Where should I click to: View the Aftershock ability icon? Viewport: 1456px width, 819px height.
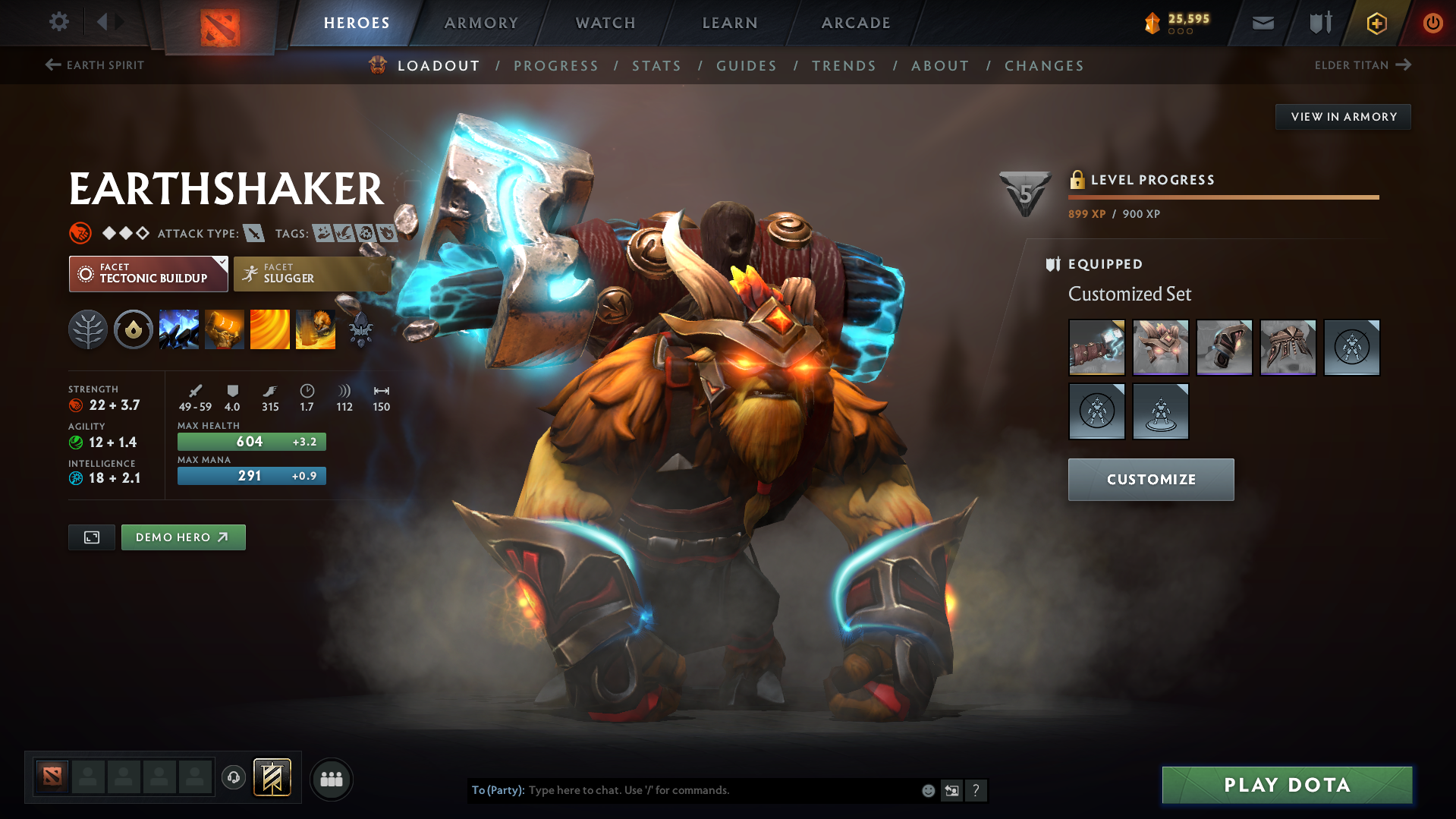point(270,329)
